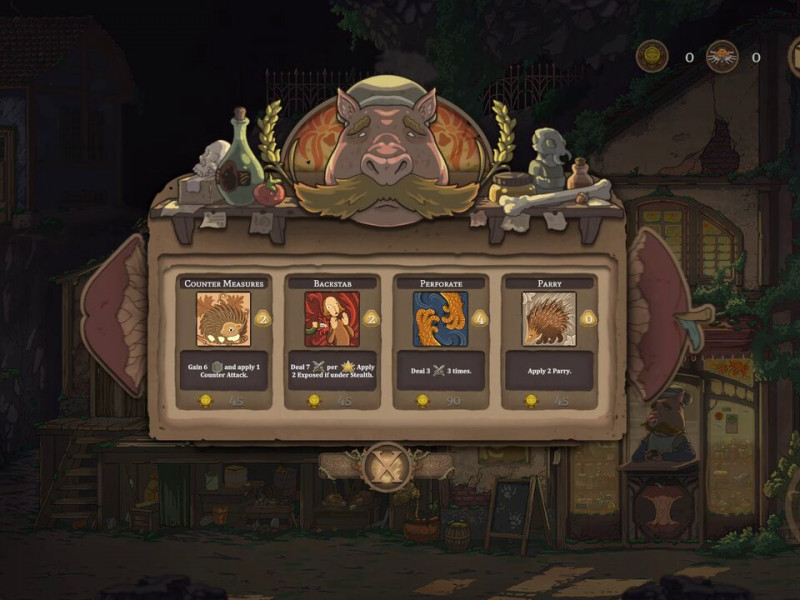The height and width of the screenshot is (600, 800).
Task: Click the right mushroom-shaped page arrow
Action: pyautogui.click(x=661, y=313)
